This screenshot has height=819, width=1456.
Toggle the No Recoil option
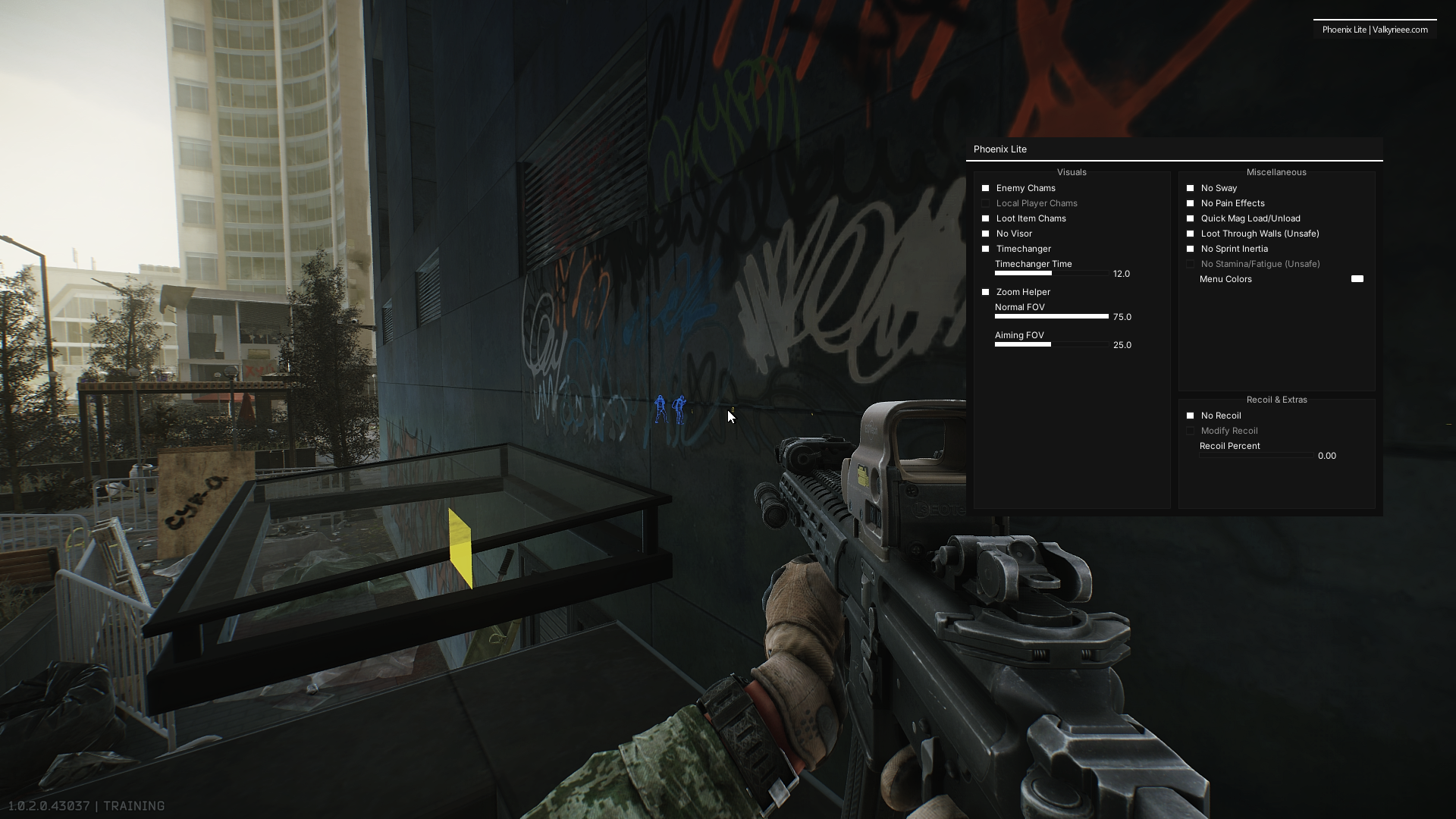tap(1191, 416)
